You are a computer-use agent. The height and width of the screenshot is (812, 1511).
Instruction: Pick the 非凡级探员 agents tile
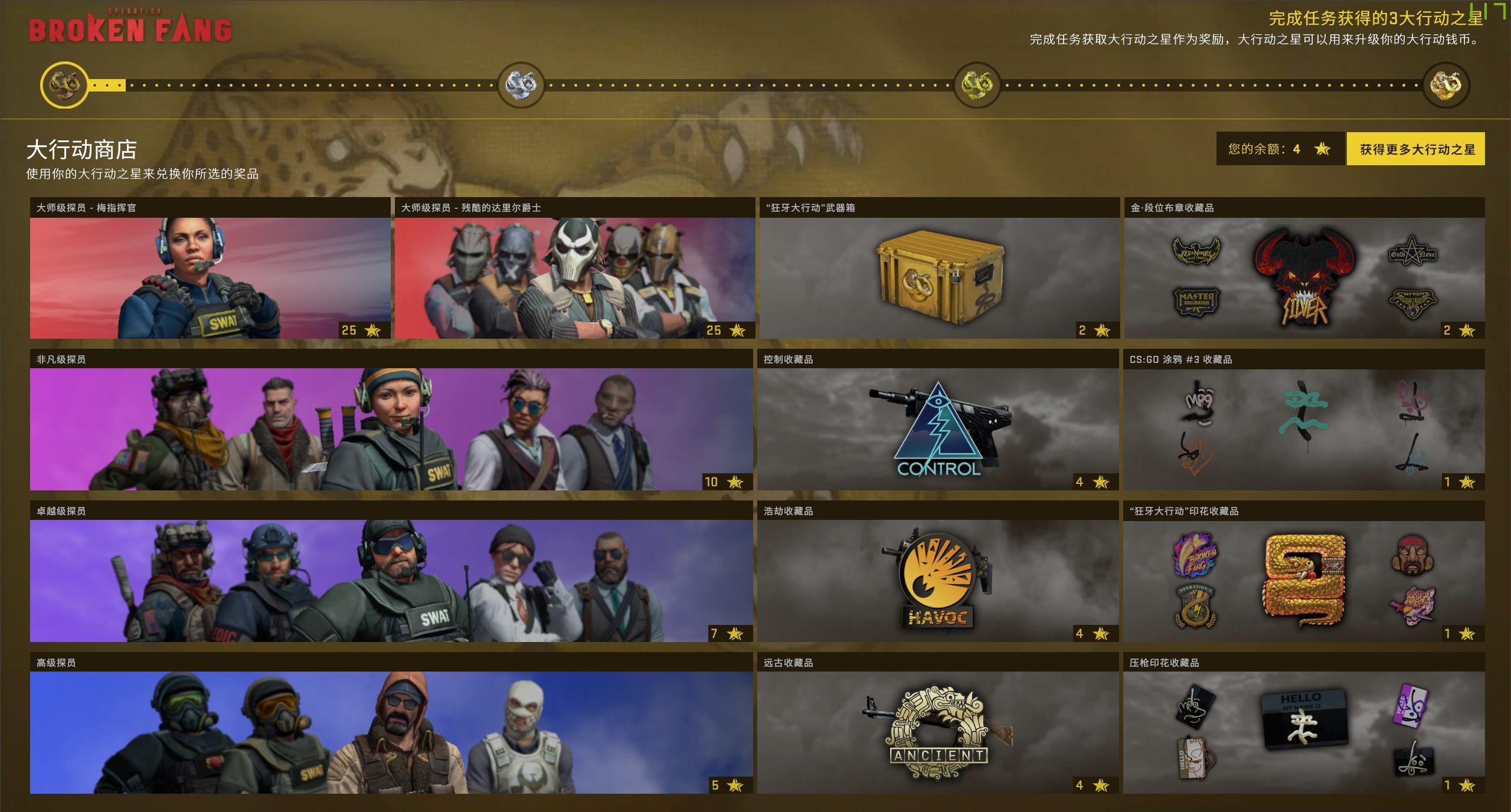coord(391,429)
